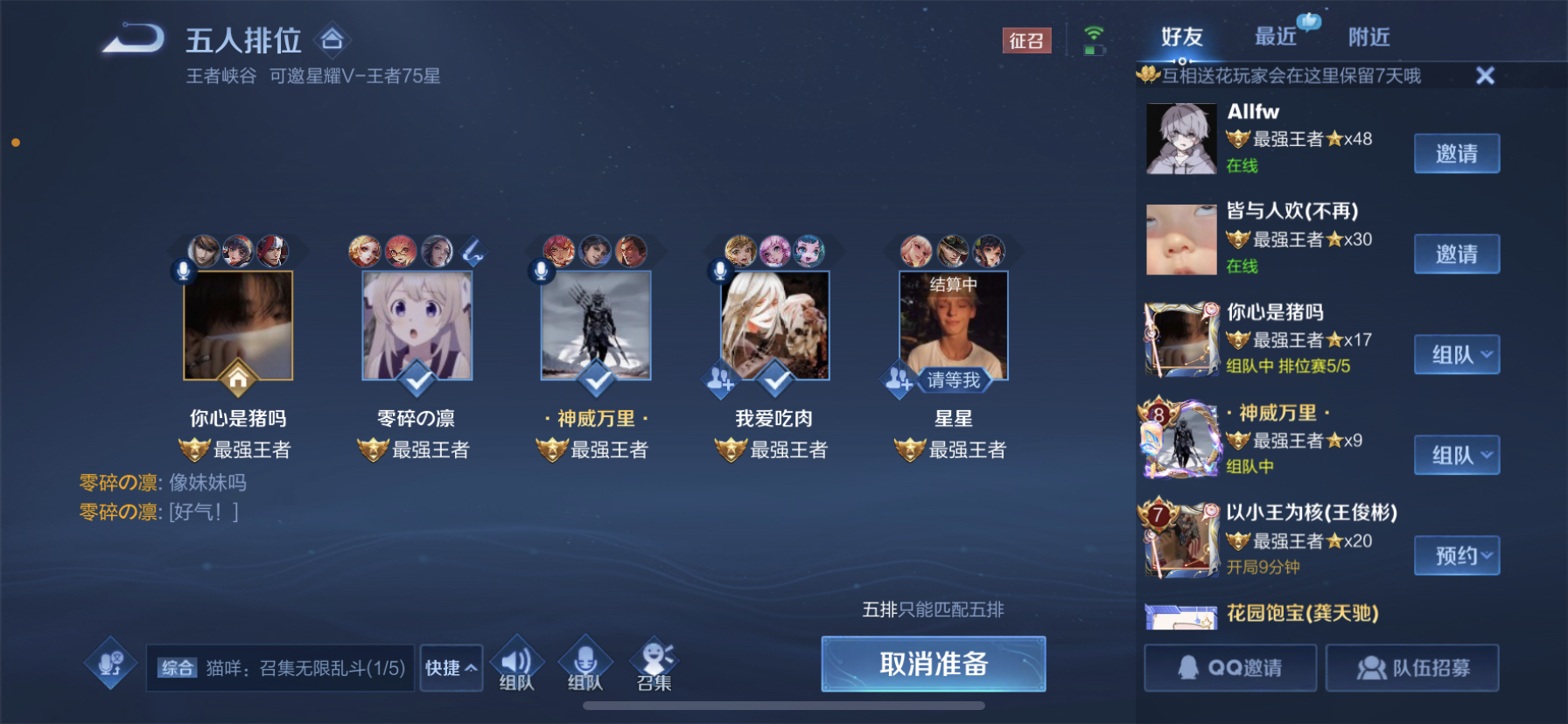
Task: Open the 征召 draft mode option
Action: point(1025,40)
